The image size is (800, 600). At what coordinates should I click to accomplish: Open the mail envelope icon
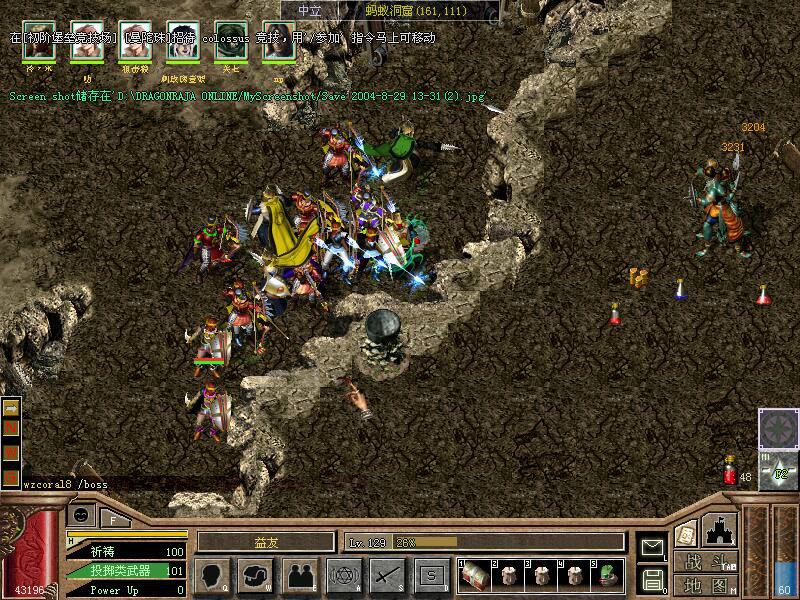pos(652,548)
